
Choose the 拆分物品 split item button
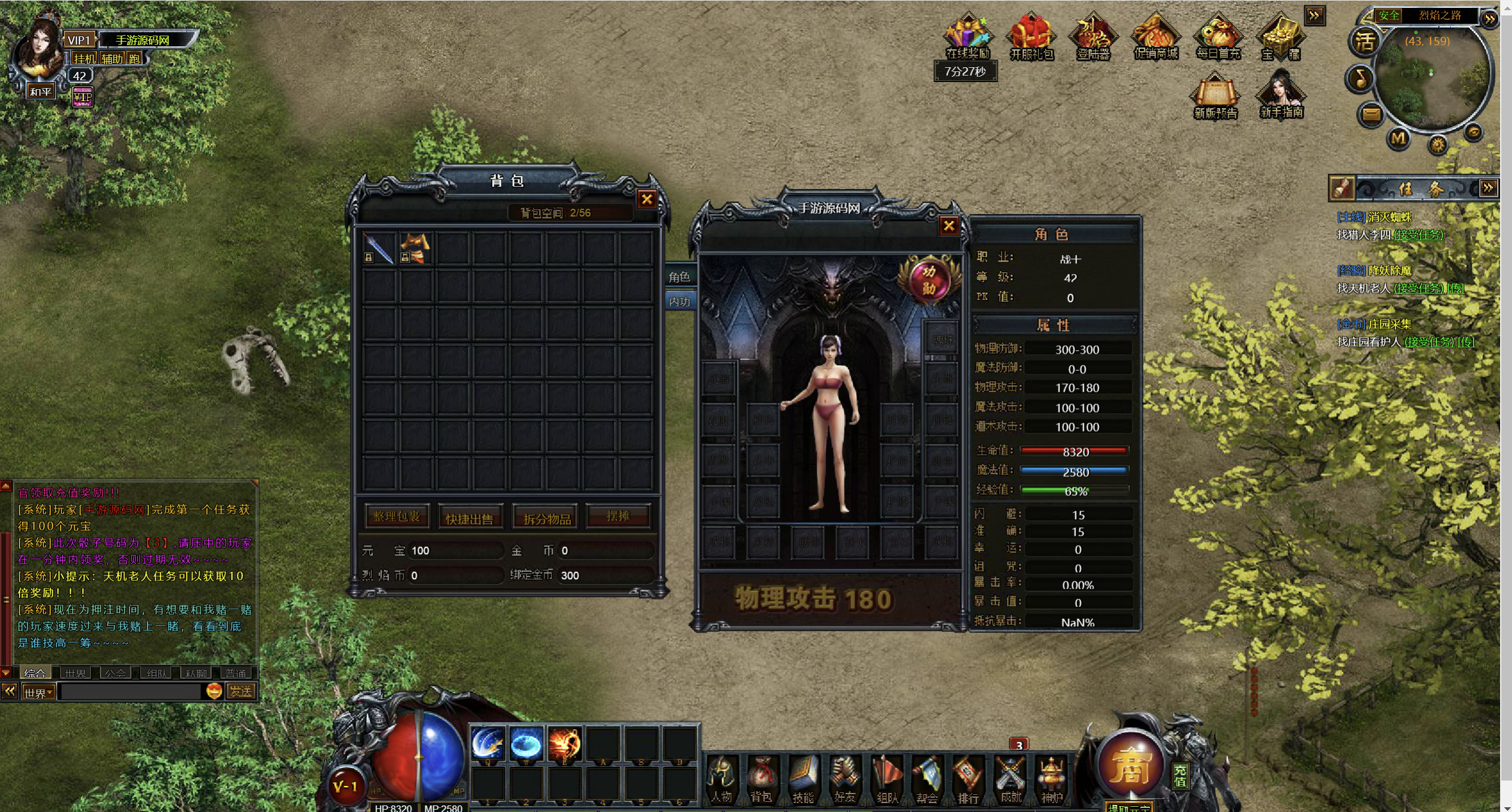[547, 518]
